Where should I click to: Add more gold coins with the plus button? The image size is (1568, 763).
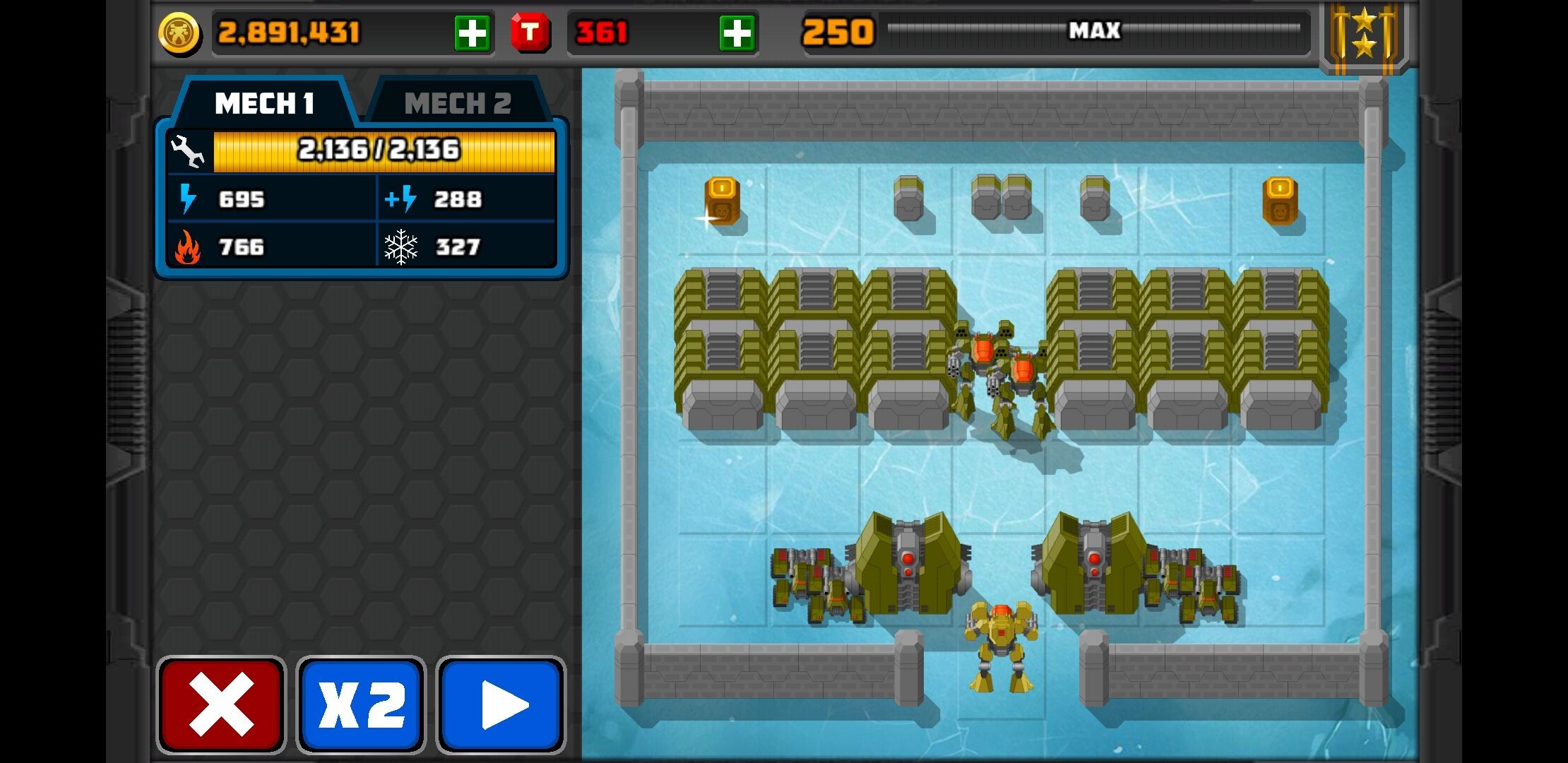[x=472, y=32]
